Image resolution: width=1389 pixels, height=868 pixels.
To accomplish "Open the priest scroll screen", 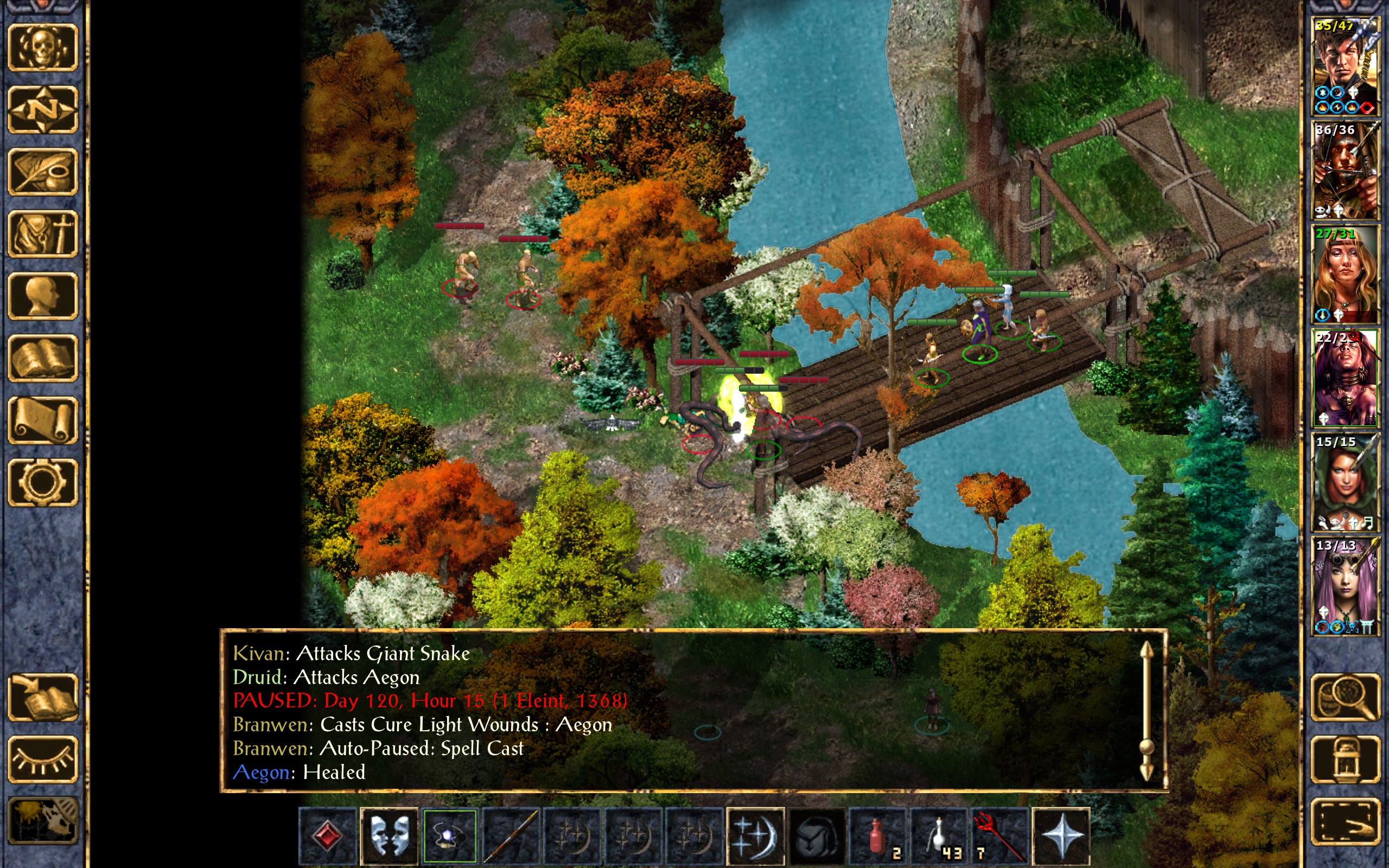I will point(42,420).
